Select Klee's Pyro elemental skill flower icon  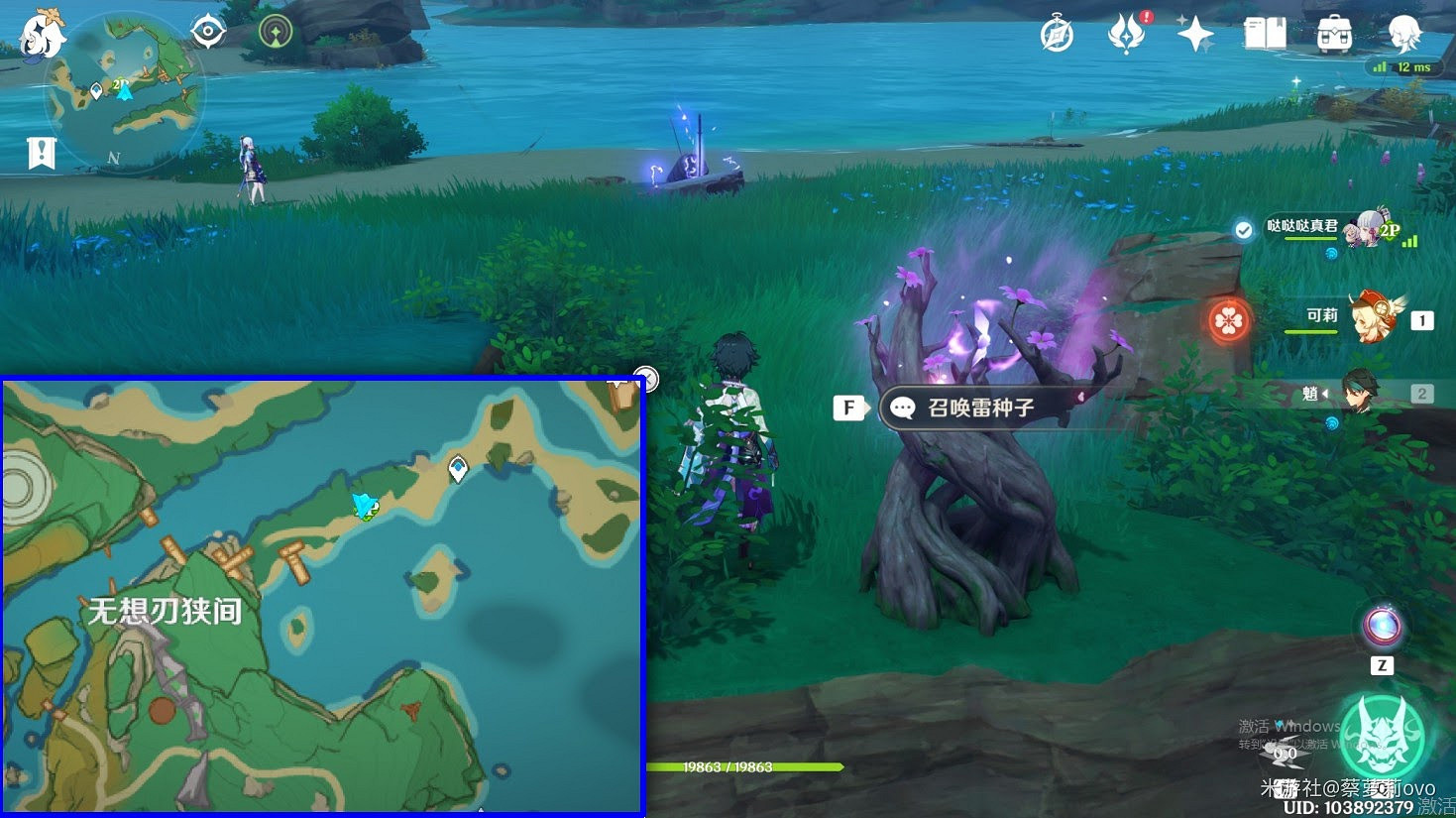tap(1229, 320)
